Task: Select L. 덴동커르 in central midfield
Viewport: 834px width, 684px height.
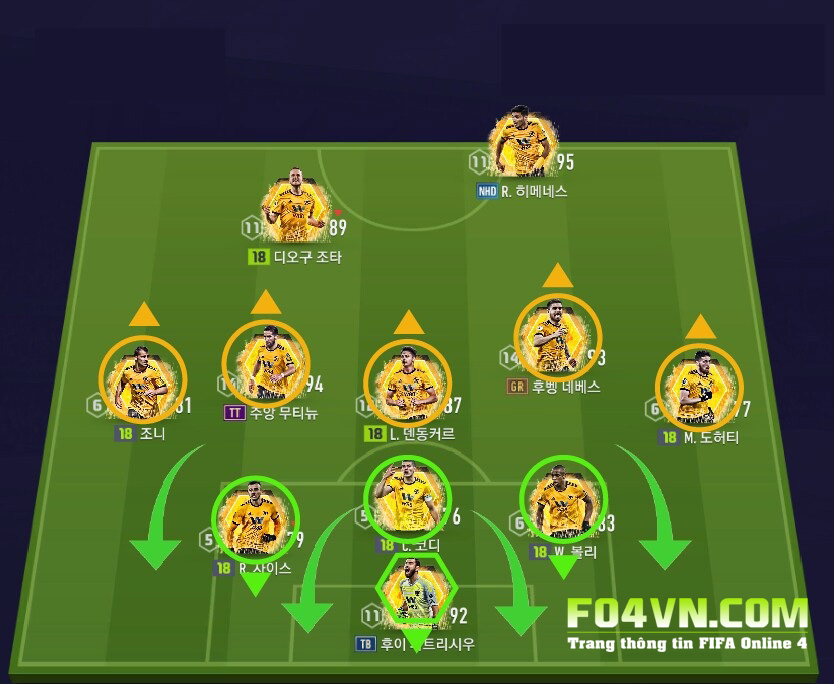Action: [x=408, y=382]
